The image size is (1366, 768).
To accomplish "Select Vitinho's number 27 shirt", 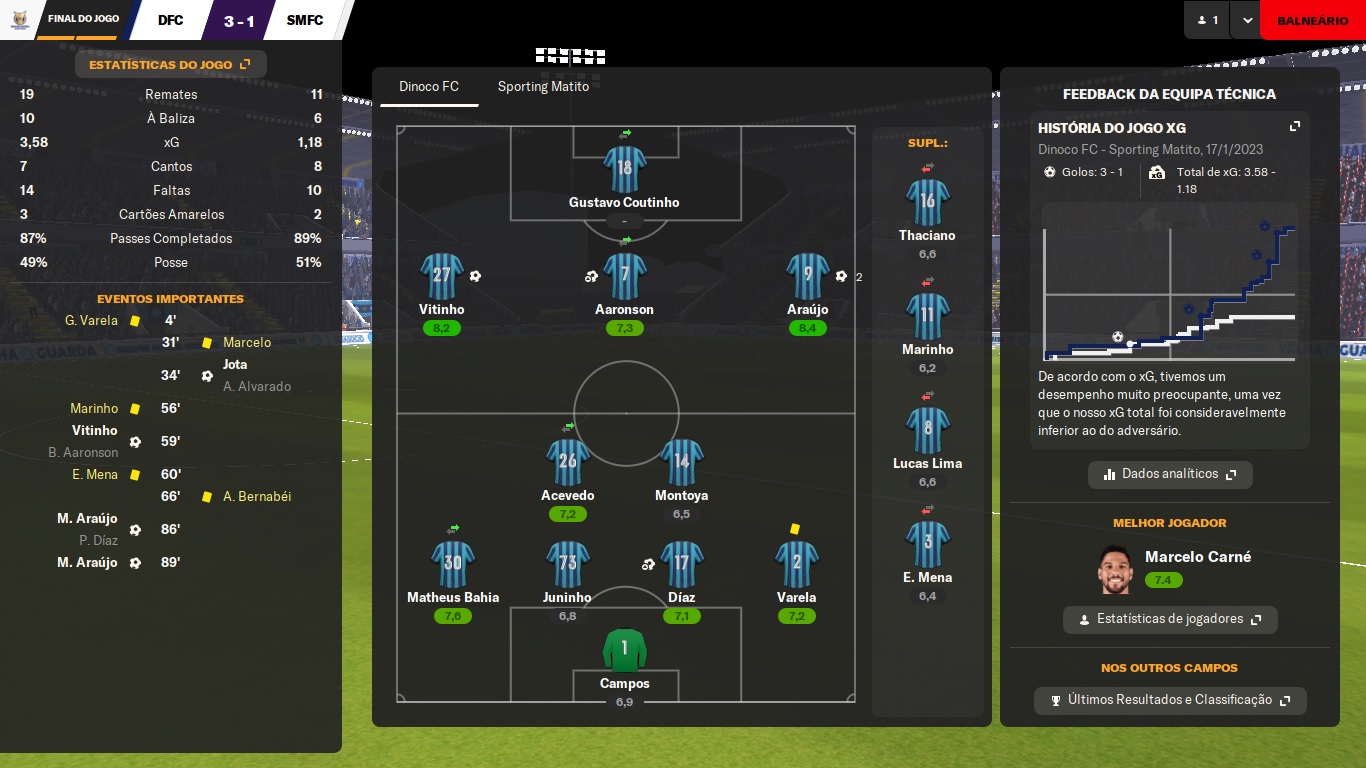I will 441,276.
